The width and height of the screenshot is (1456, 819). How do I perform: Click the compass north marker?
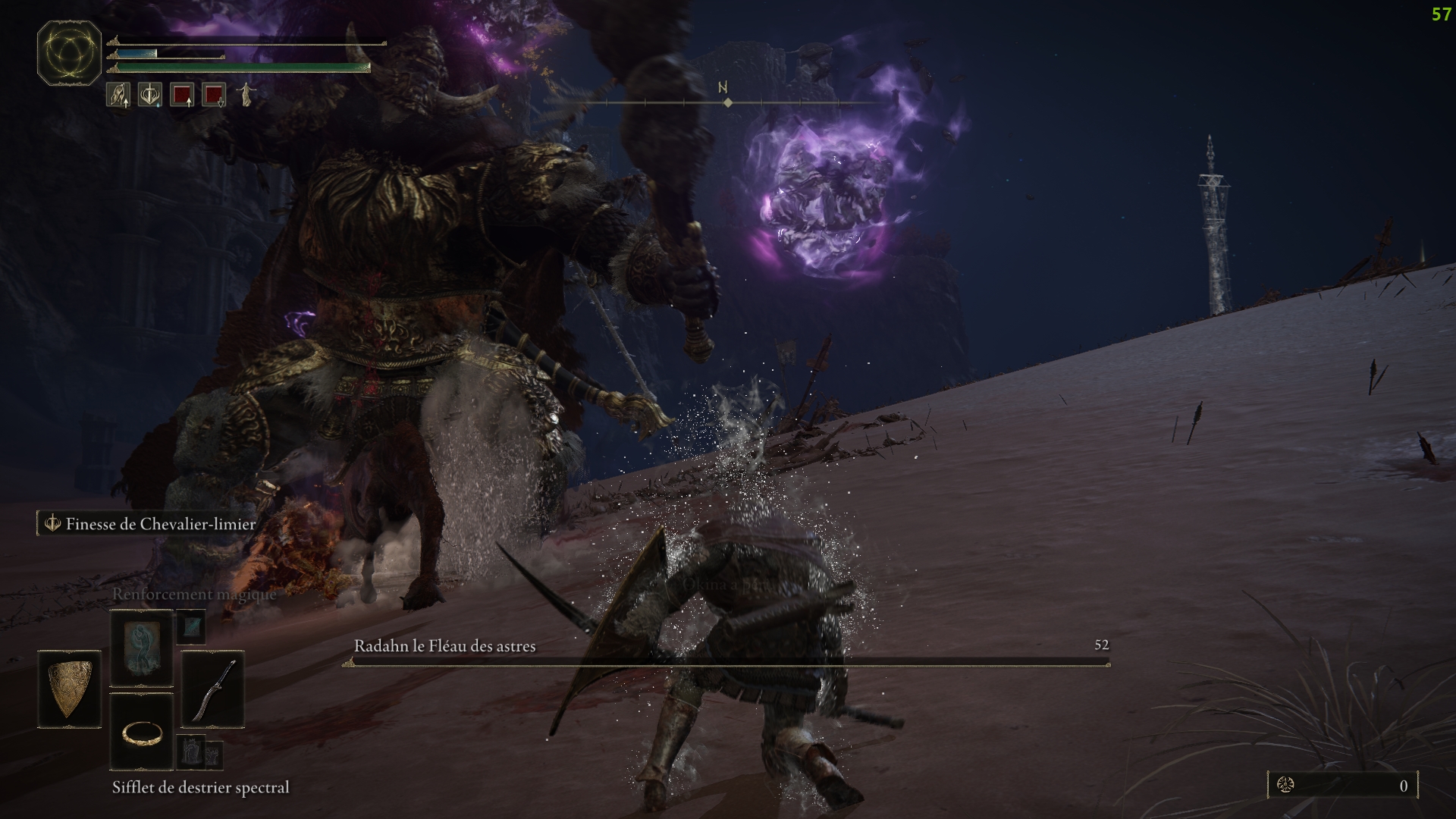click(x=723, y=89)
